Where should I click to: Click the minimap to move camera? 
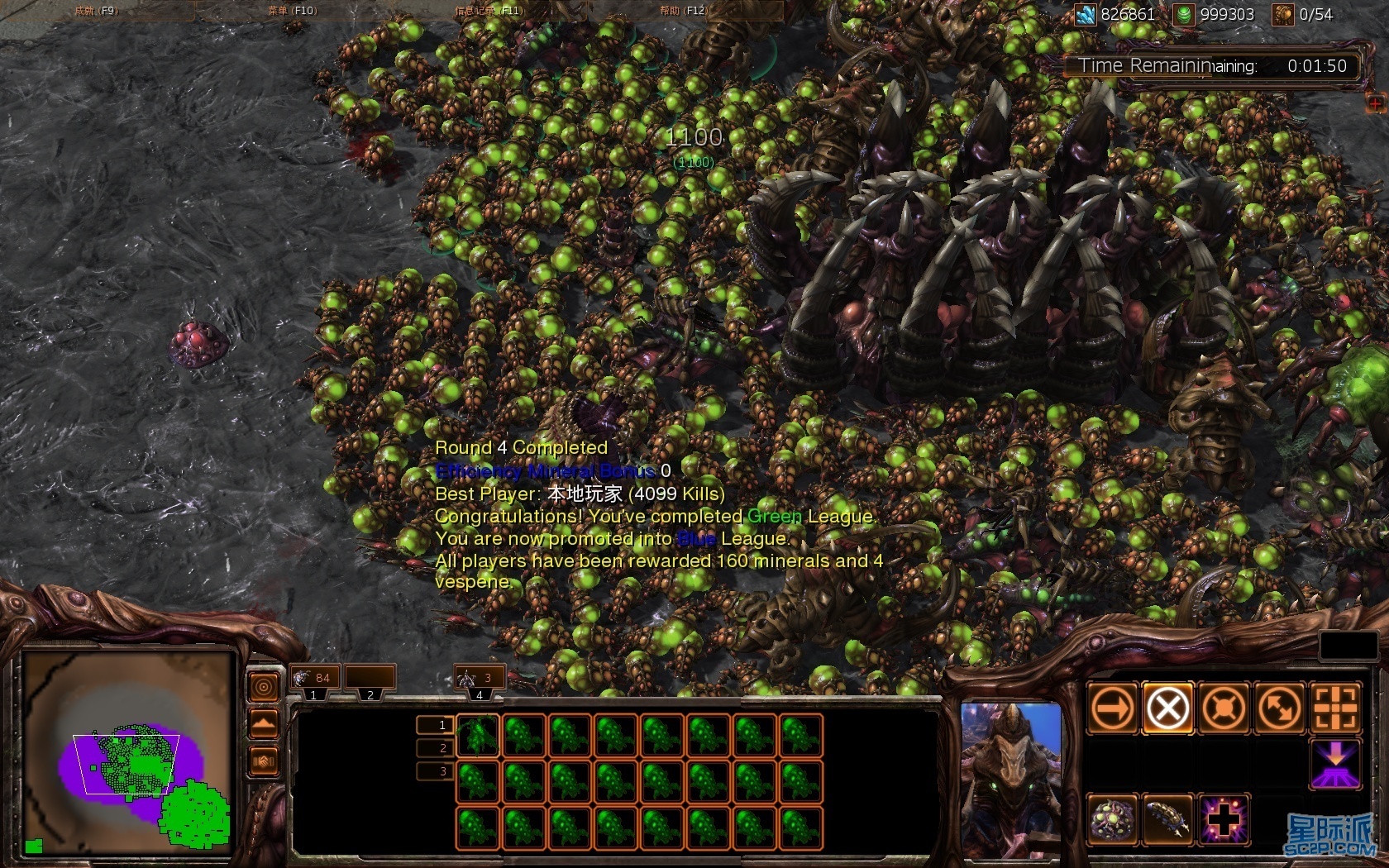coord(128,752)
